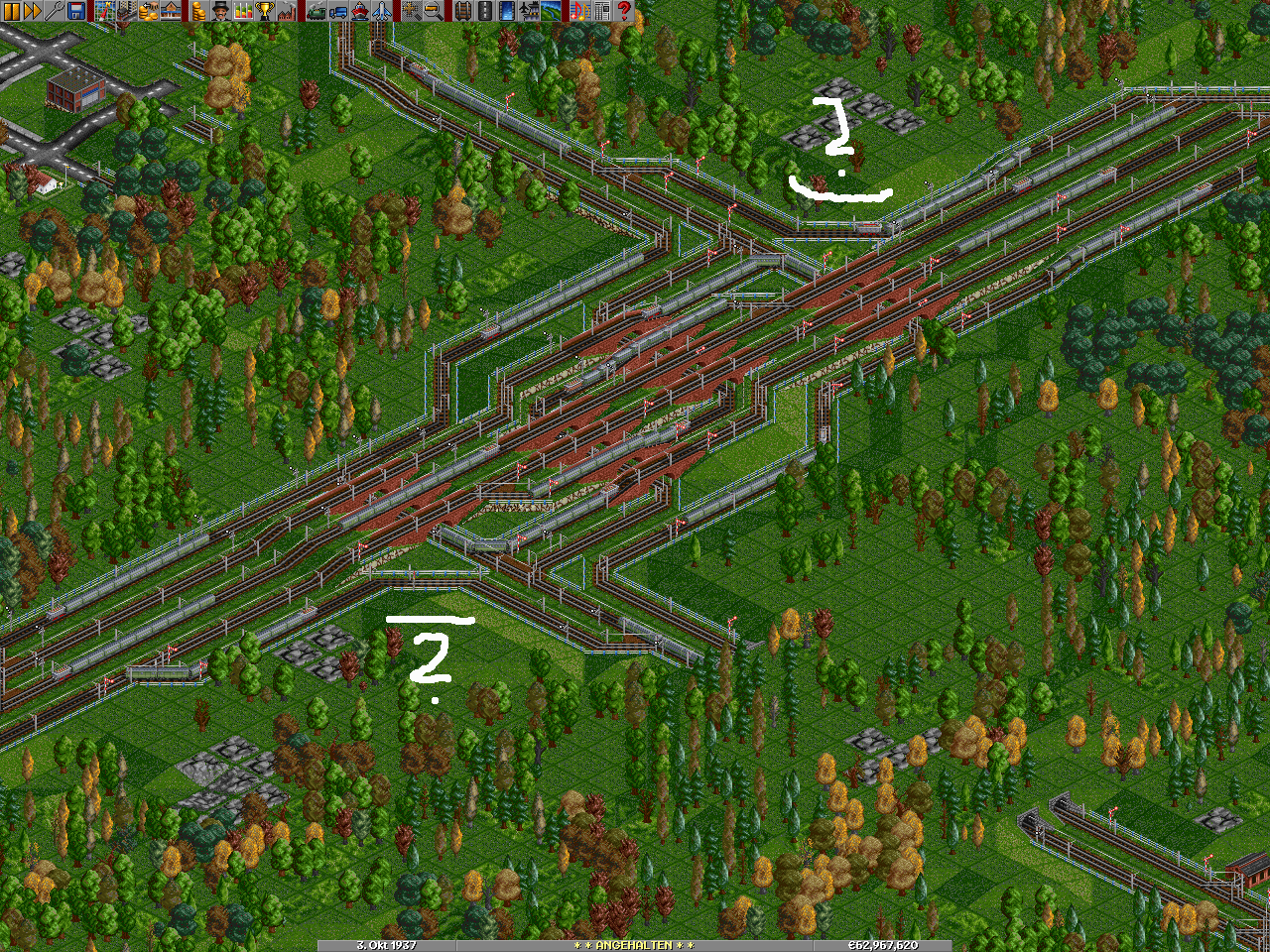Show the list of ships
Viewport: 1270px width, 952px height.
point(359,11)
